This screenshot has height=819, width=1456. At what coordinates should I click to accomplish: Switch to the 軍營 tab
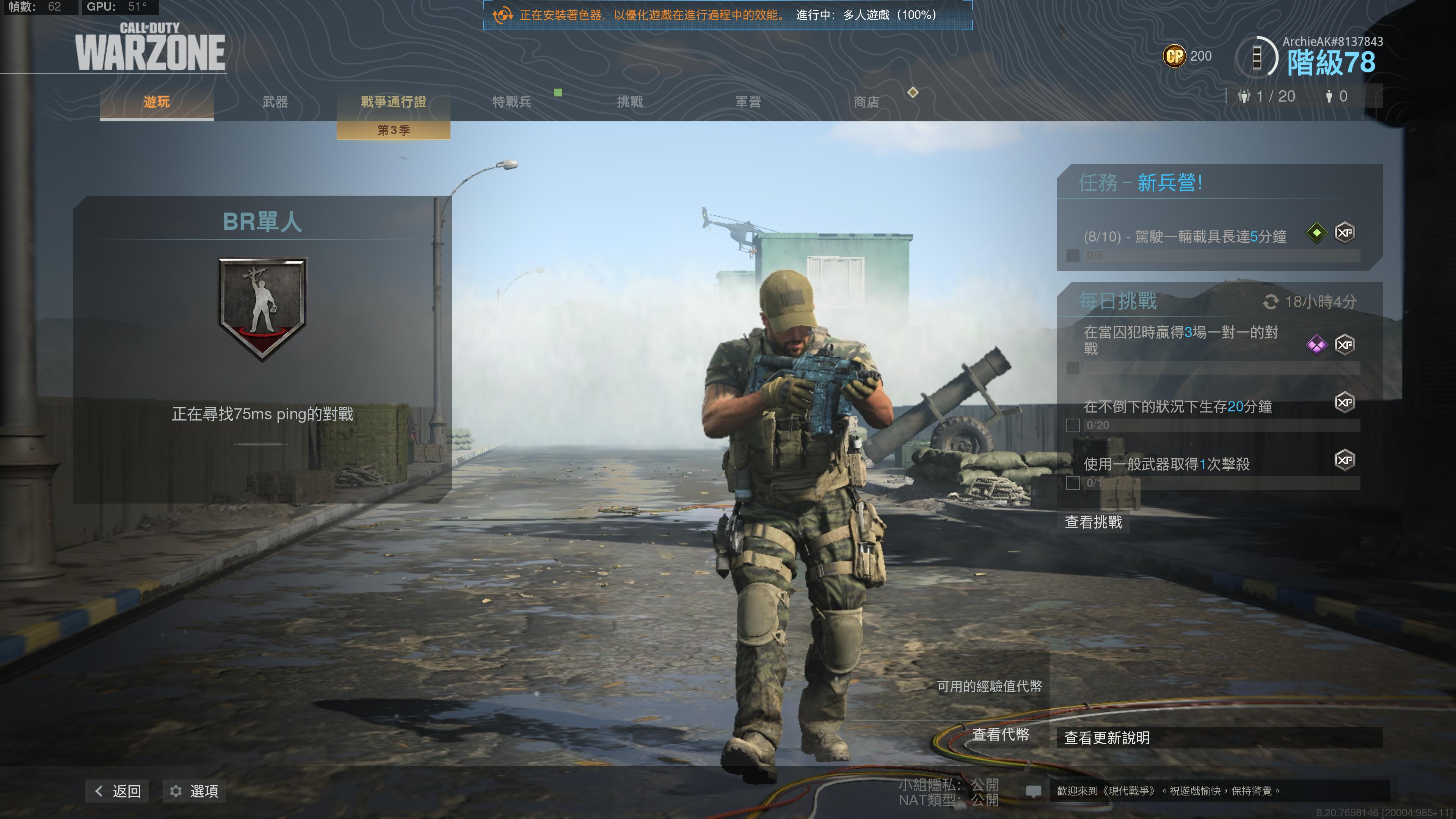[748, 102]
